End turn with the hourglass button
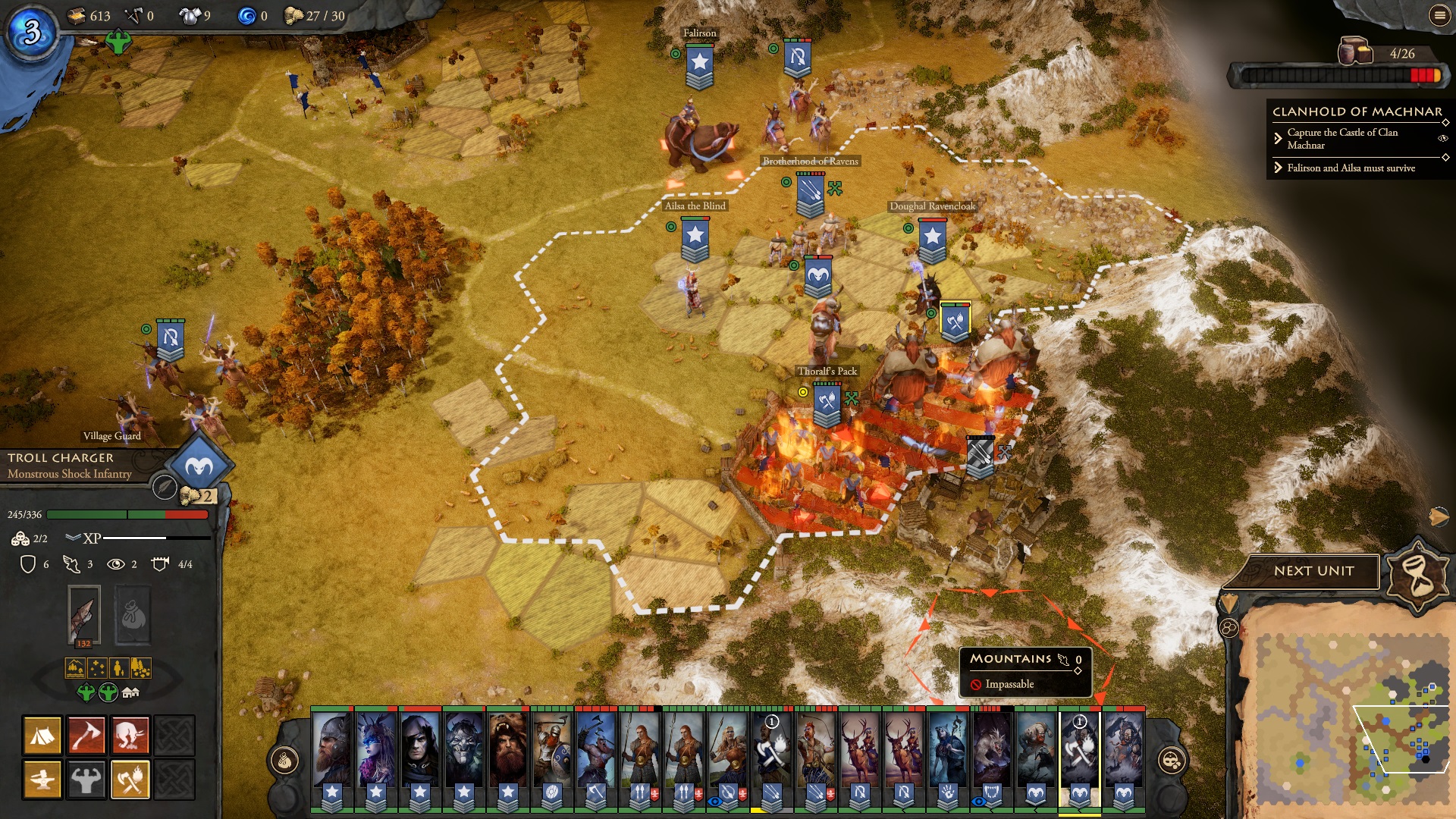1456x819 pixels. 1418,574
